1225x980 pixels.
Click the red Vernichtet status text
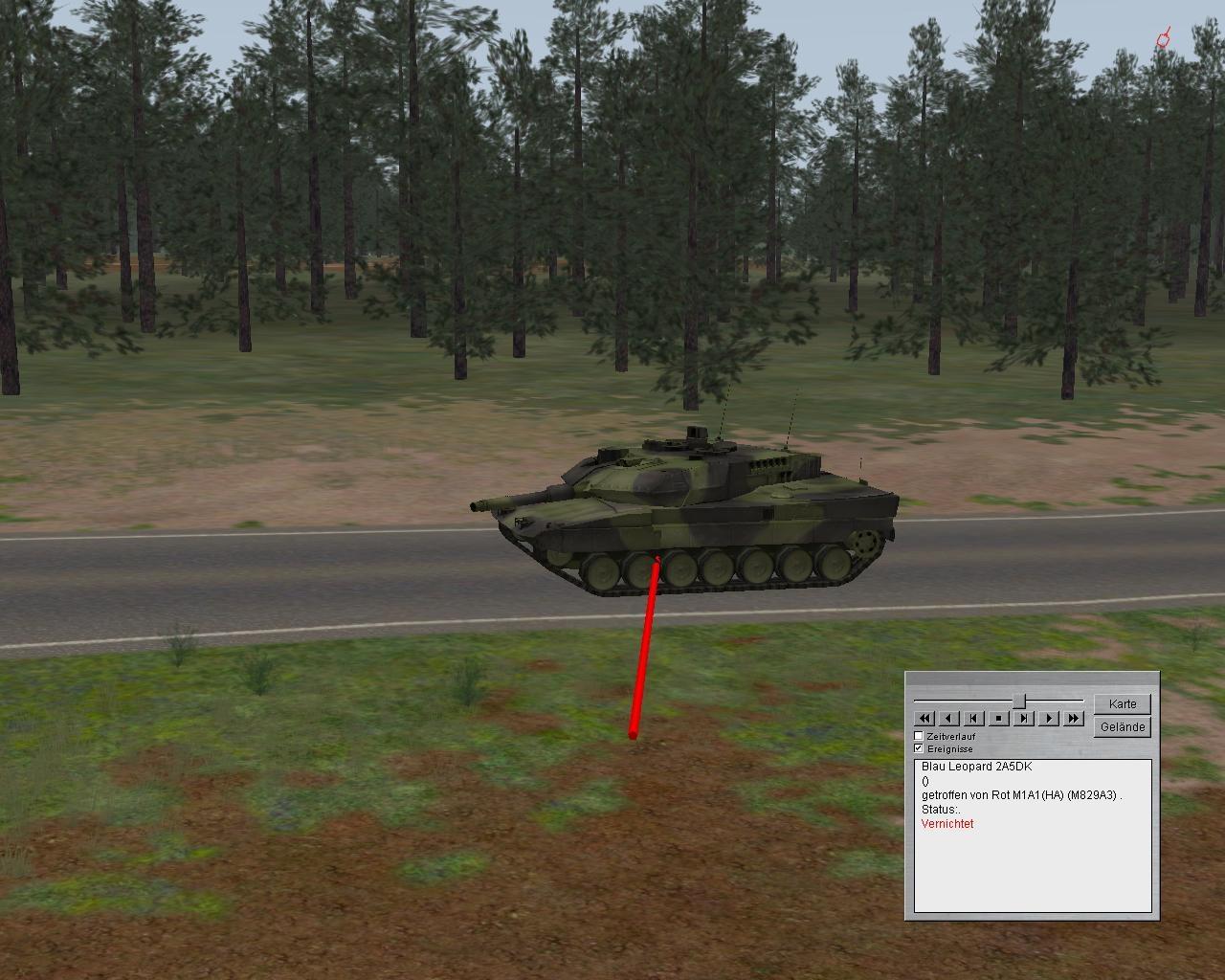click(x=947, y=824)
